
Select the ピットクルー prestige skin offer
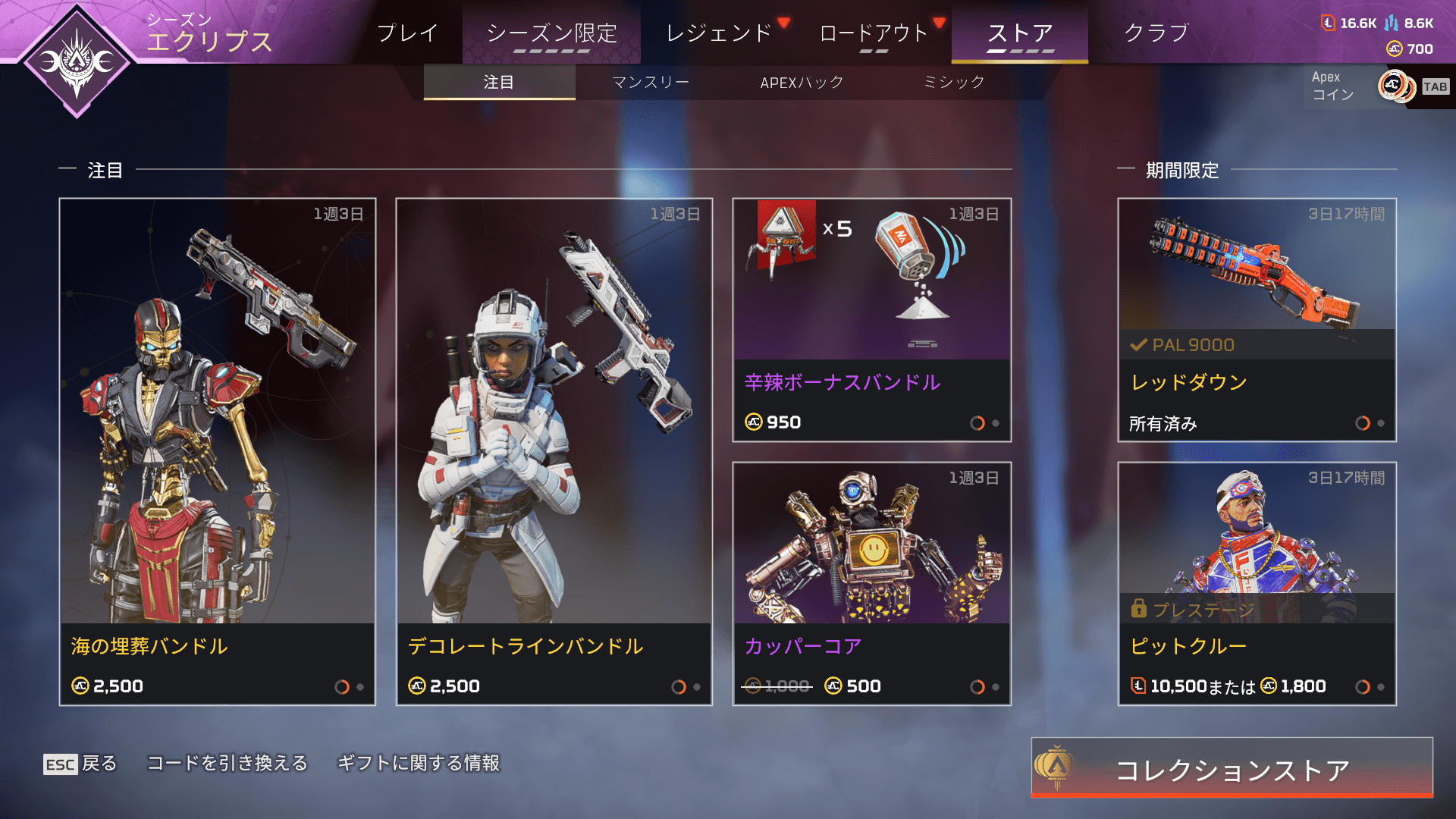click(x=1257, y=583)
